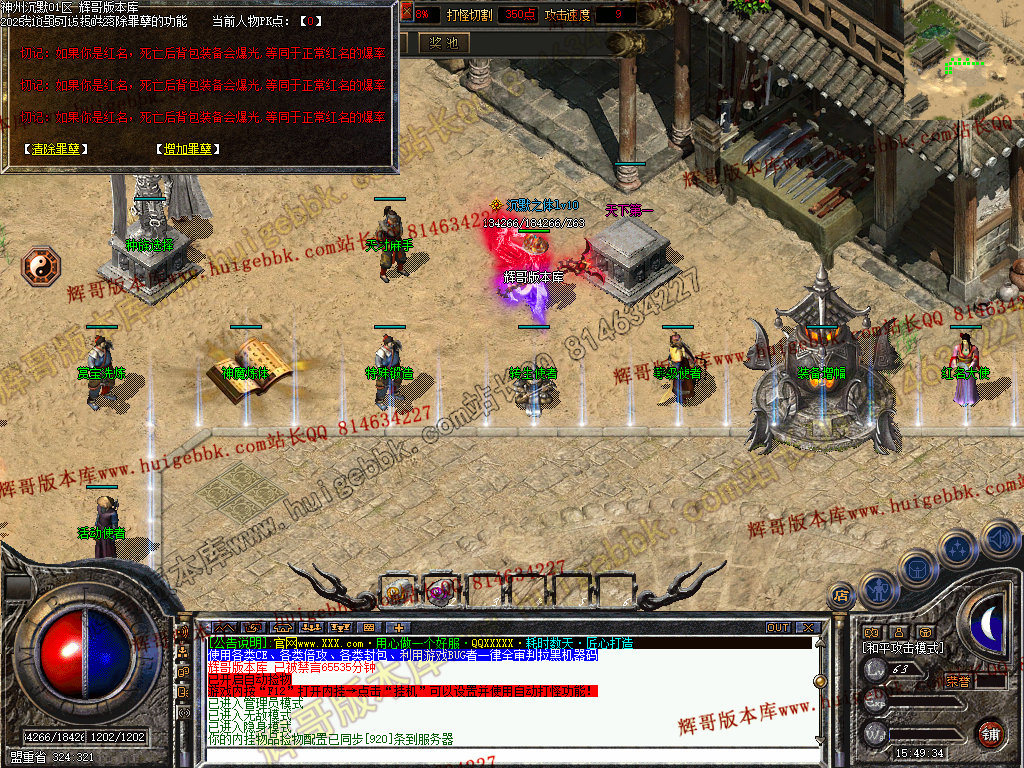Select the 增加罪孽 dialog option
This screenshot has width=1024, height=768.
[188, 149]
